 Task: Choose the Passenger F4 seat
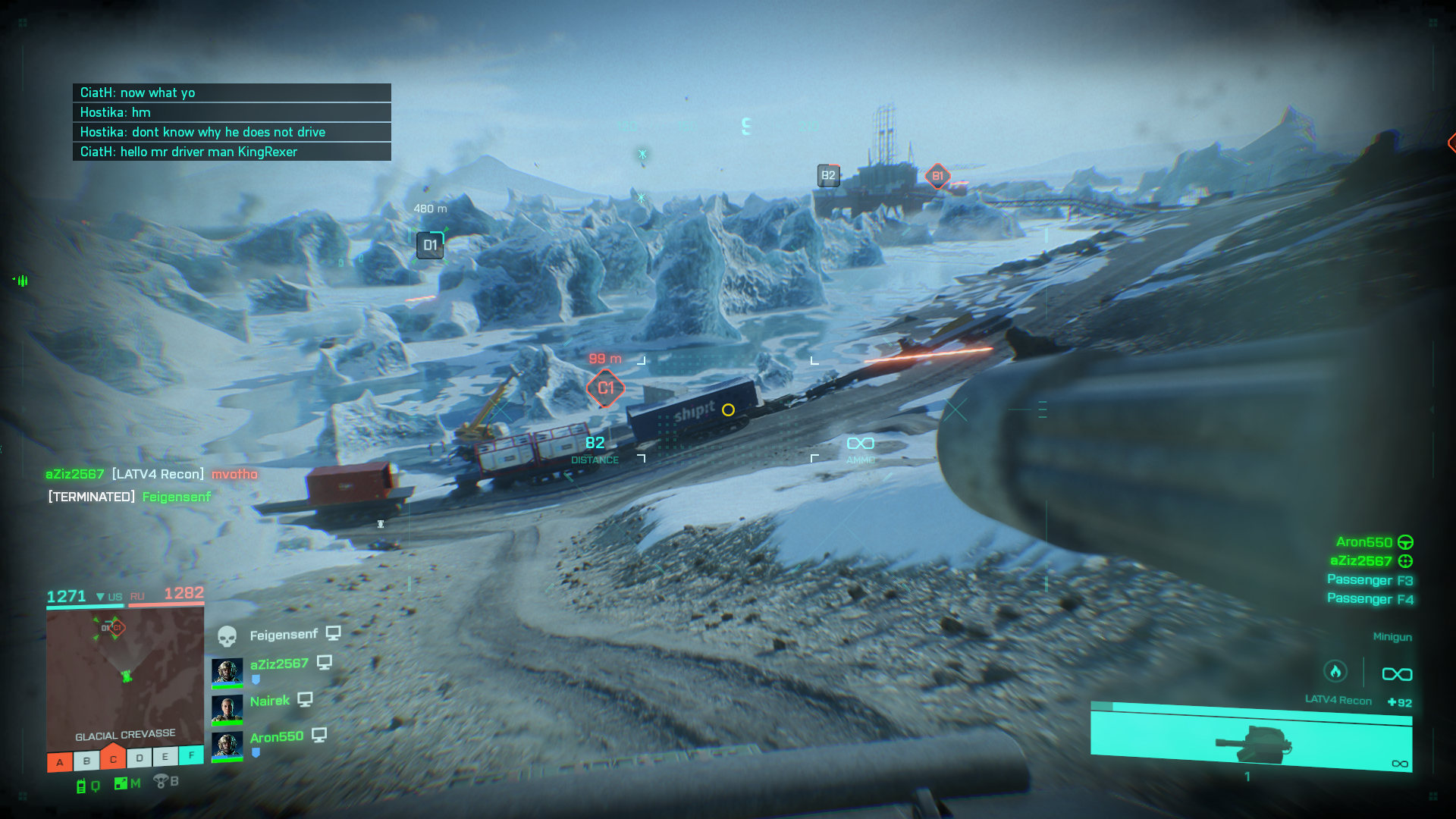point(1370,599)
